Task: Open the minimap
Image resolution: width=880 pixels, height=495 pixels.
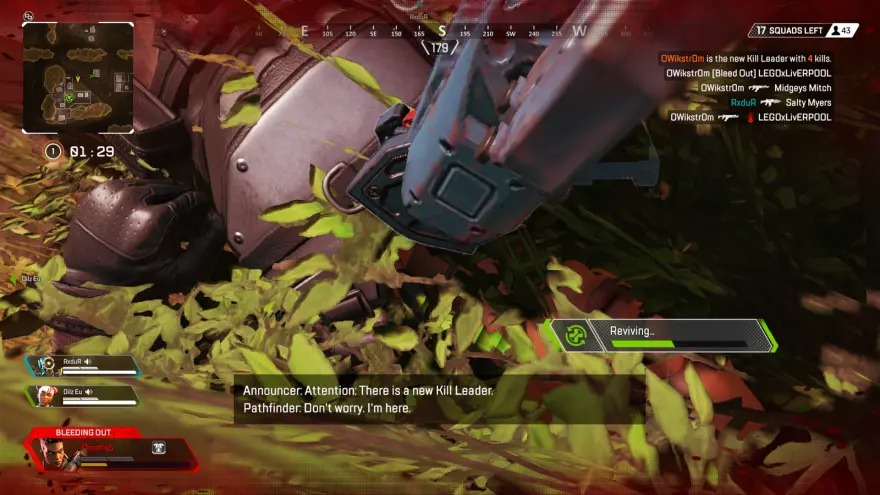Action: click(x=78, y=78)
